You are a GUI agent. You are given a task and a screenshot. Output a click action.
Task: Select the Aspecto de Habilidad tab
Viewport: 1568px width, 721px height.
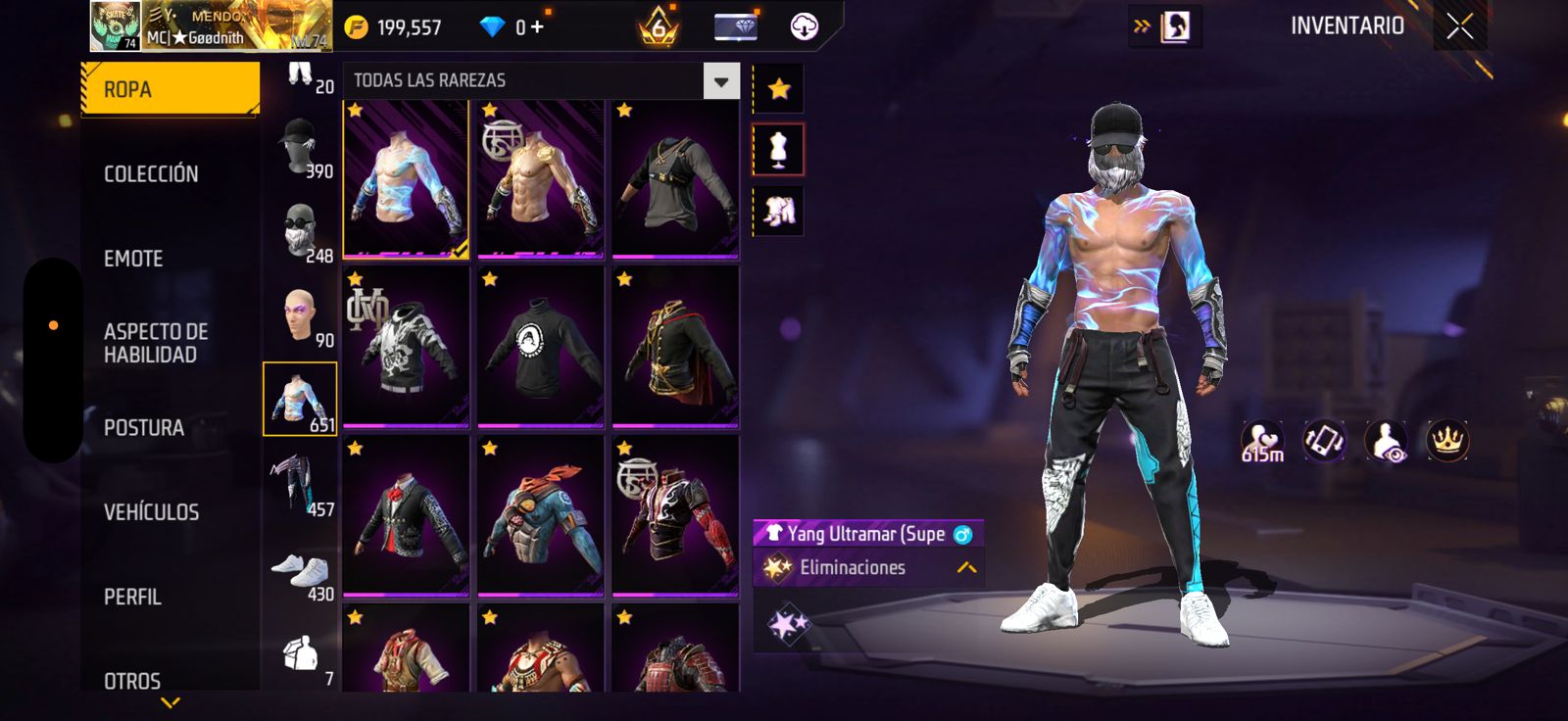[156, 343]
